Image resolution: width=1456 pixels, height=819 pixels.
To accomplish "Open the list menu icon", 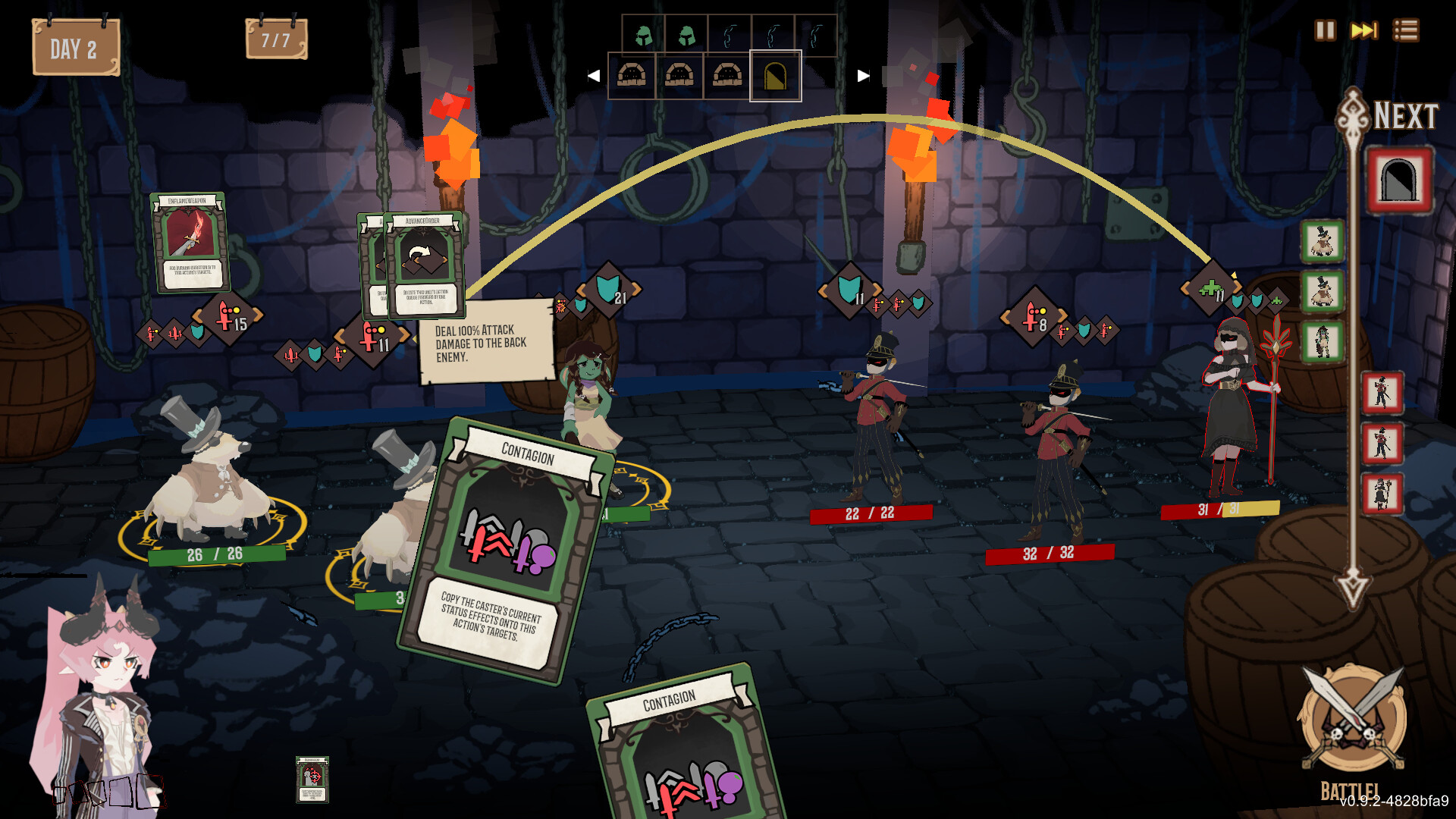I will click(x=1405, y=30).
